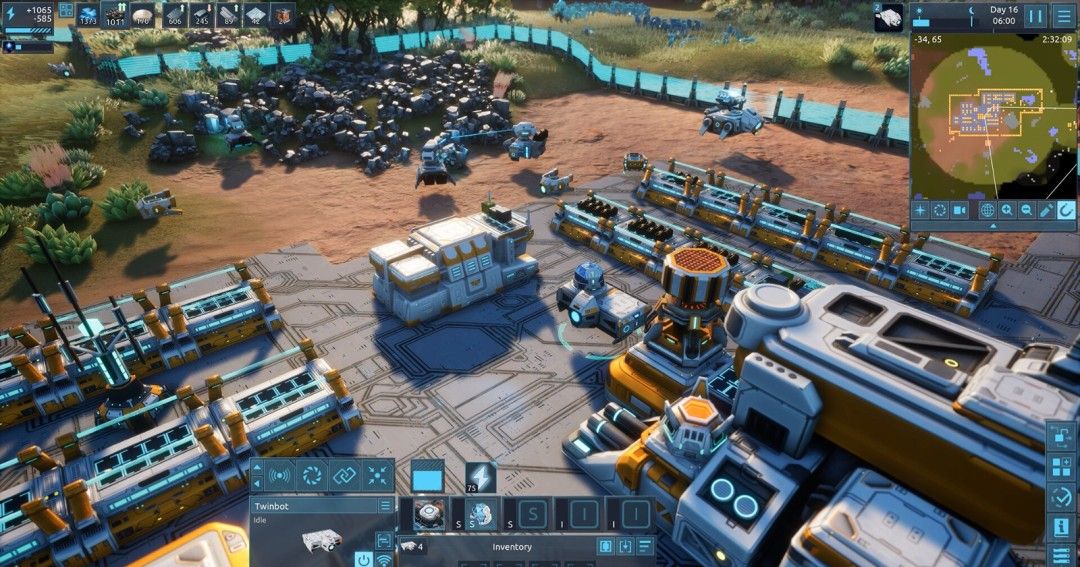The image size is (1080, 567).
Task: Activate the broadcast signal command
Action: [280, 476]
